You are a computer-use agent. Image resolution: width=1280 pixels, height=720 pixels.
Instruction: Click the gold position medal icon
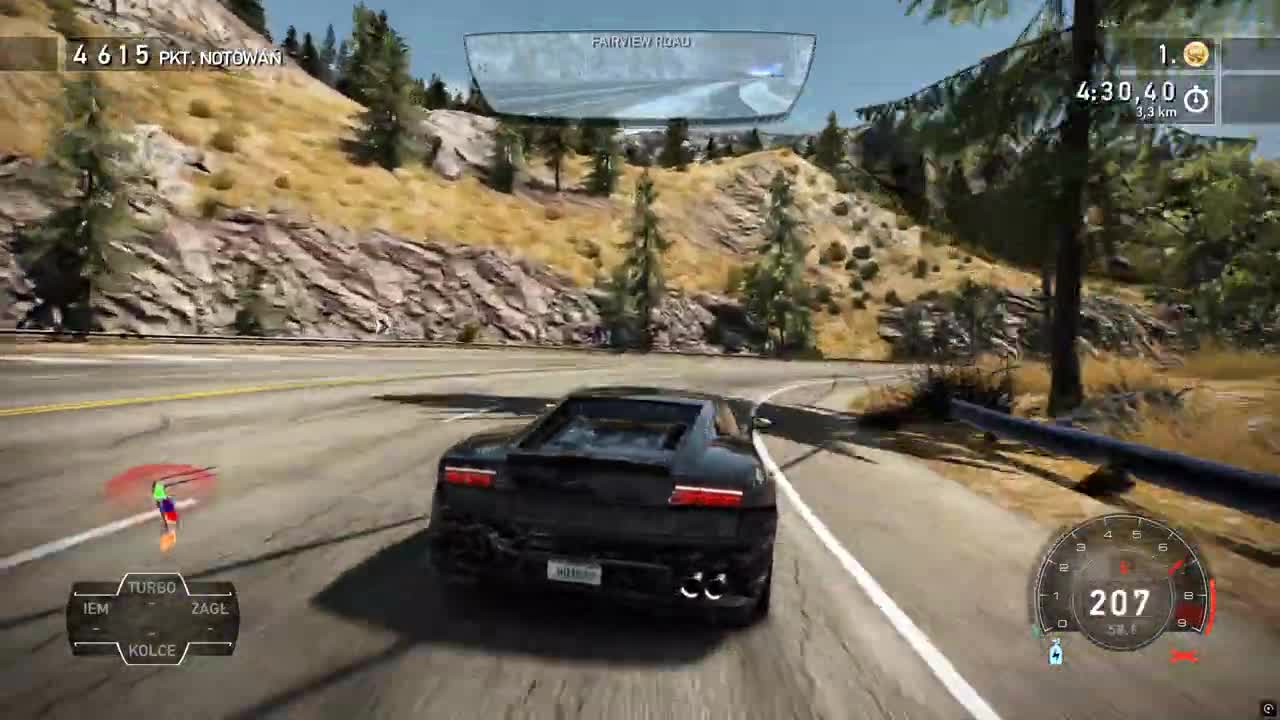pos(1196,55)
